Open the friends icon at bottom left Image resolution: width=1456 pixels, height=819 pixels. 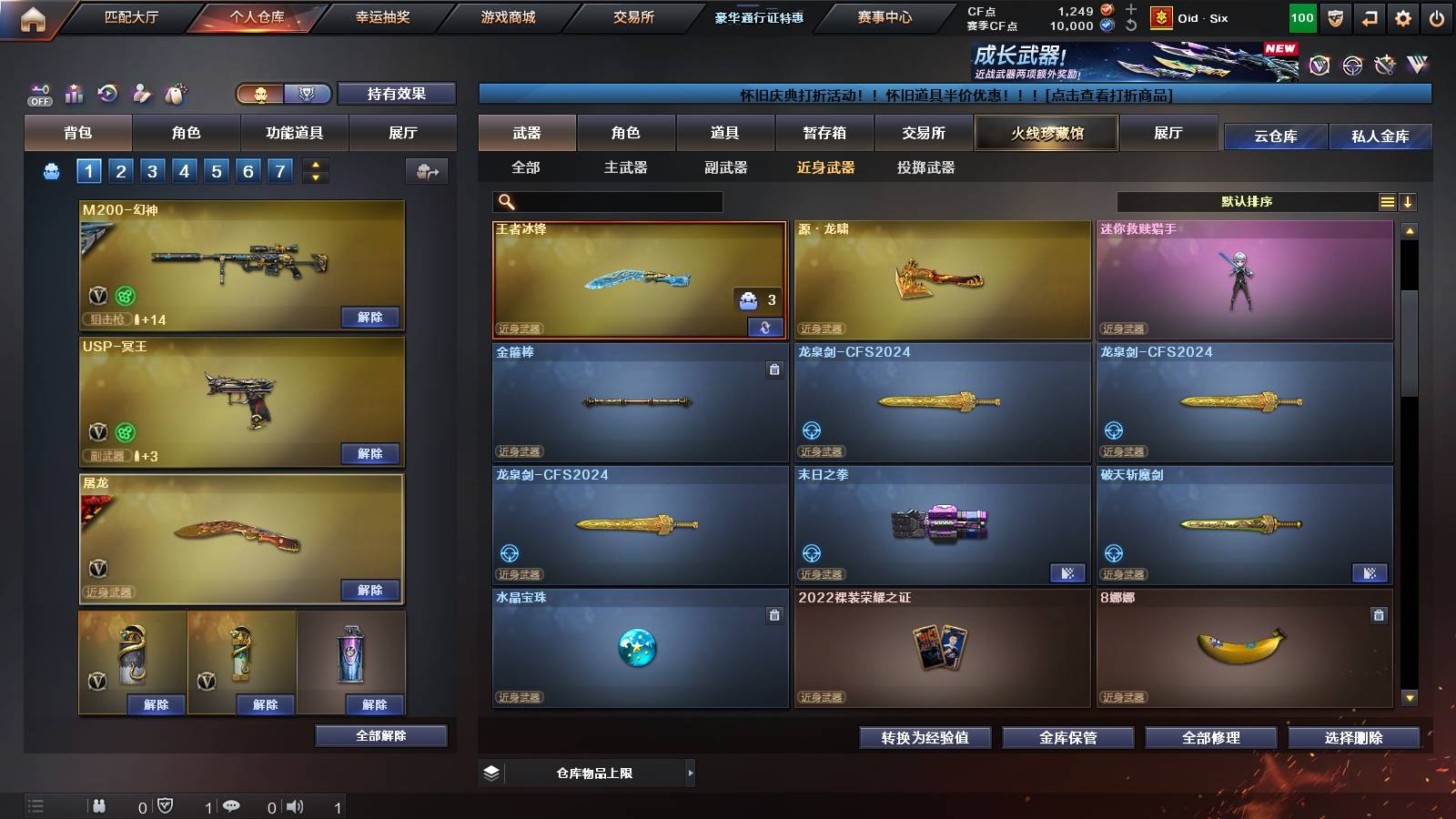[100, 805]
